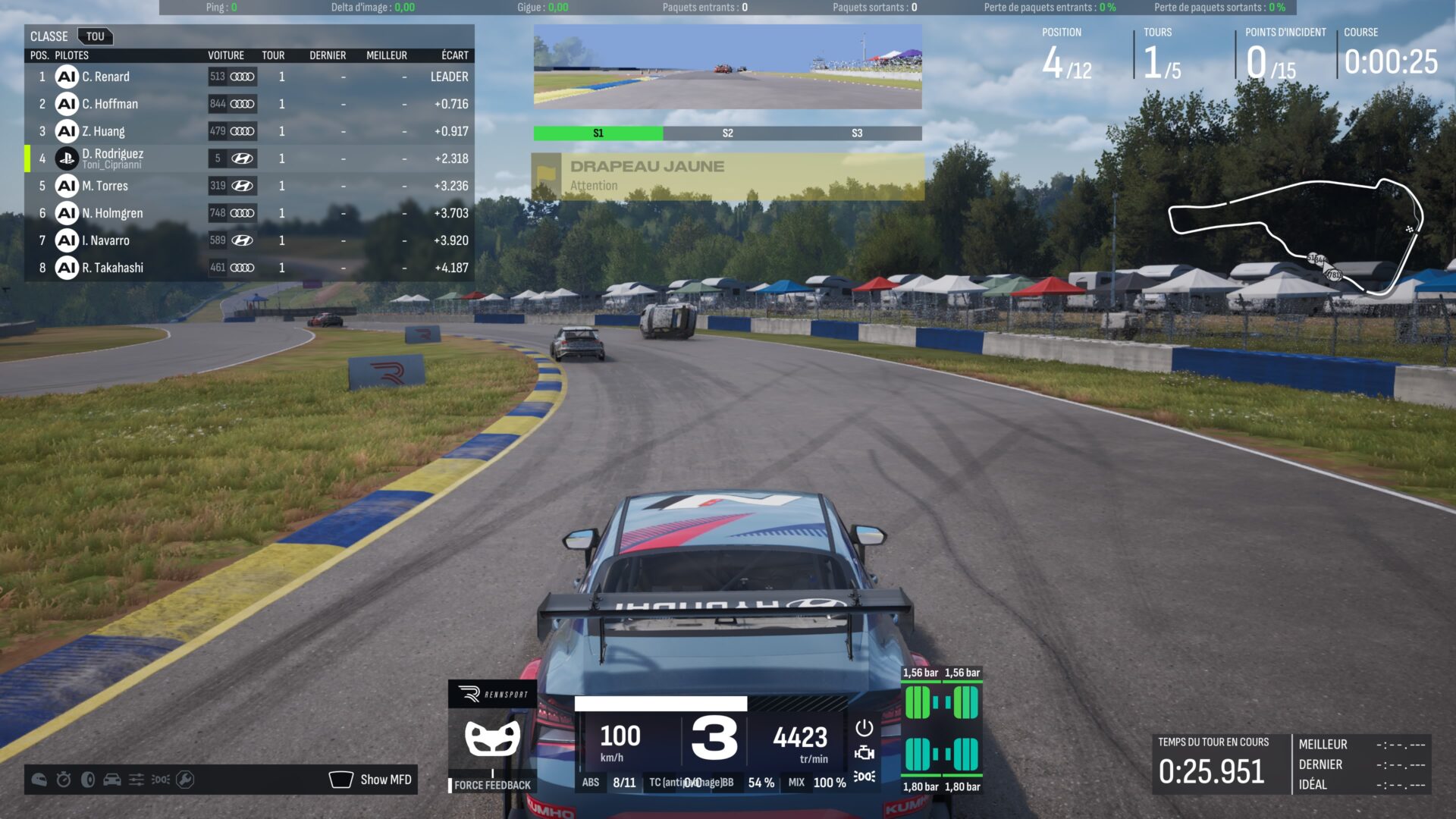The image size is (1456, 819).
Task: Open the sliders adjustments icon
Action: [136, 780]
